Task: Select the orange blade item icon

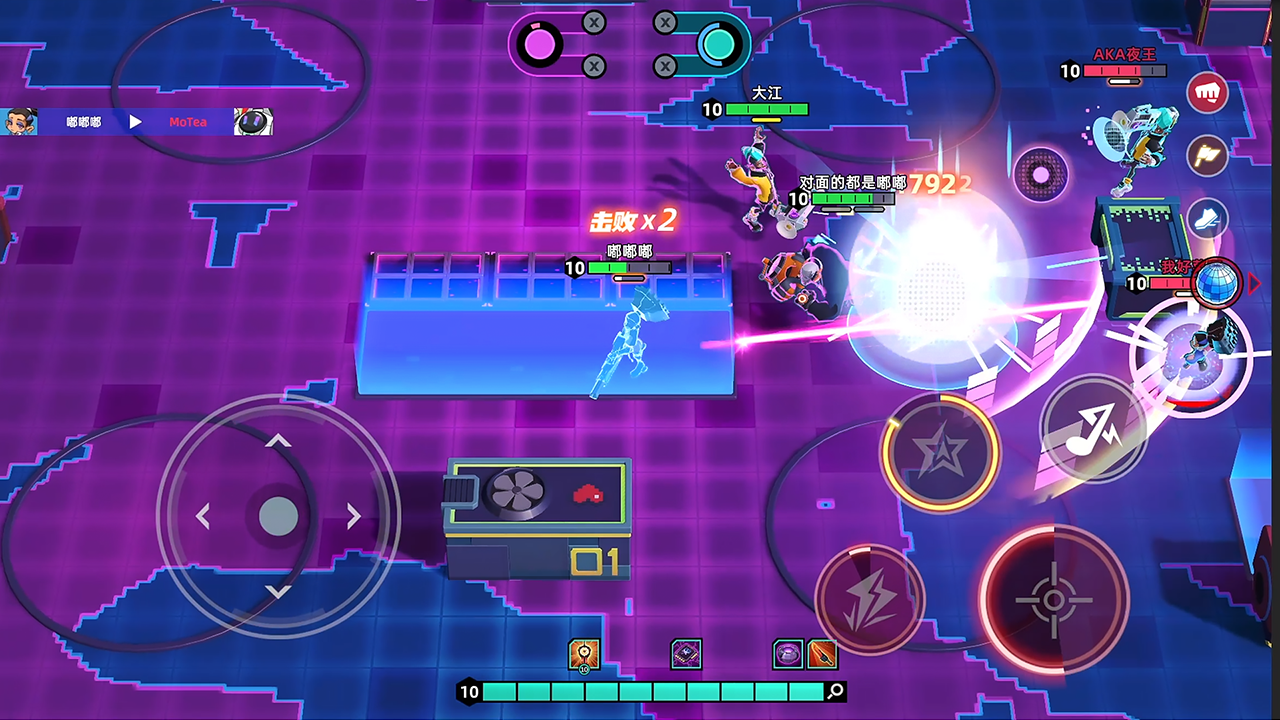Action: click(x=822, y=654)
